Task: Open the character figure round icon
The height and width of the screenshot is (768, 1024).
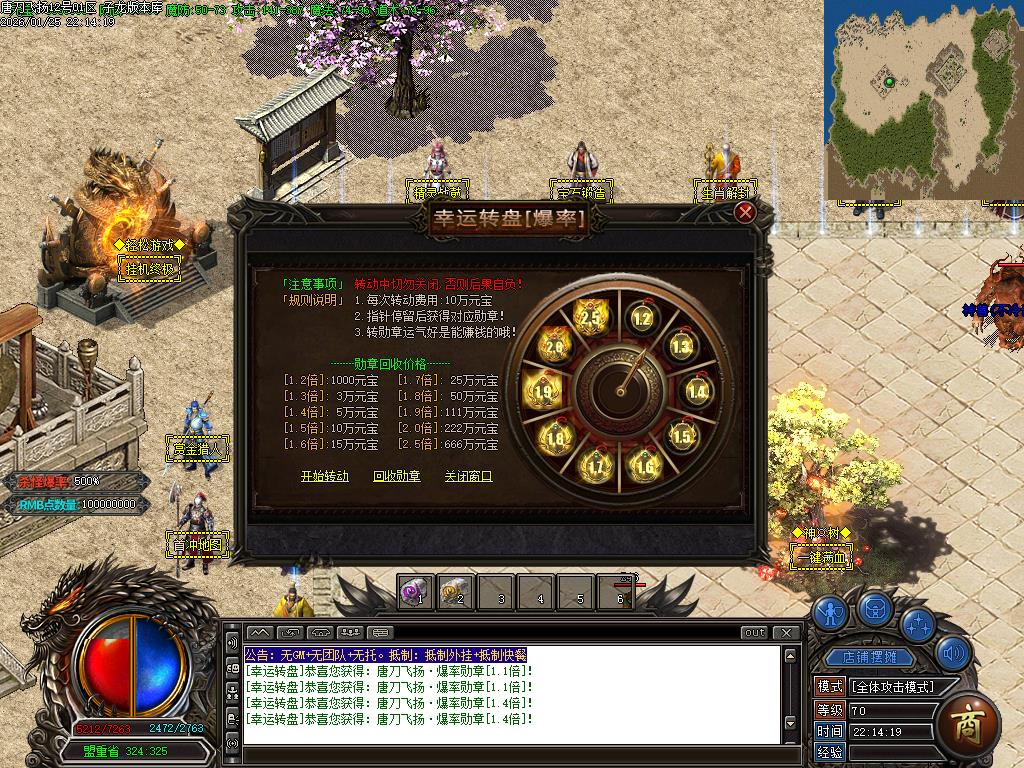Action: click(x=829, y=612)
